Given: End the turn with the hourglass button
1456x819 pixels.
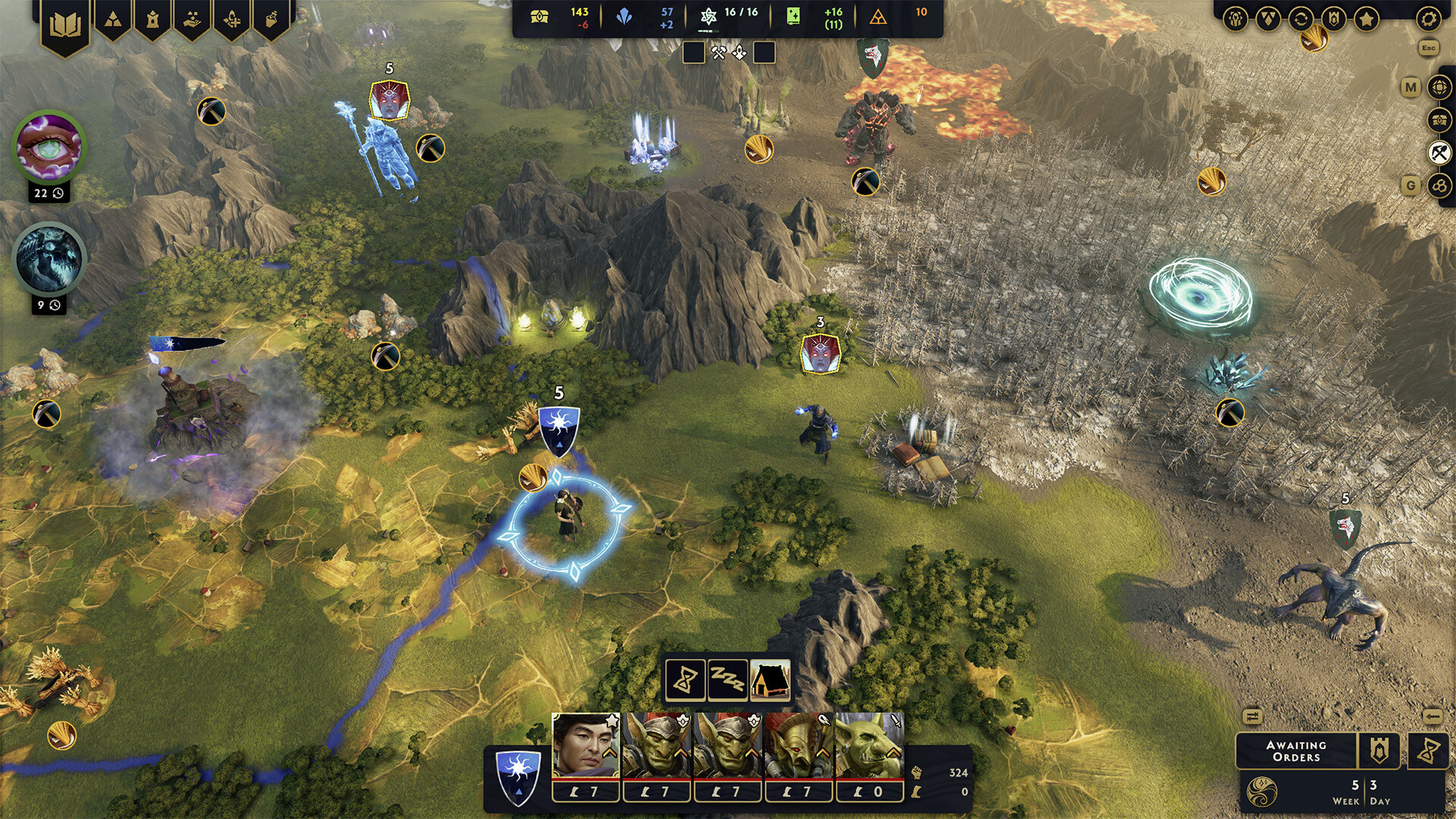Looking at the screenshot, I should tap(1430, 751).
